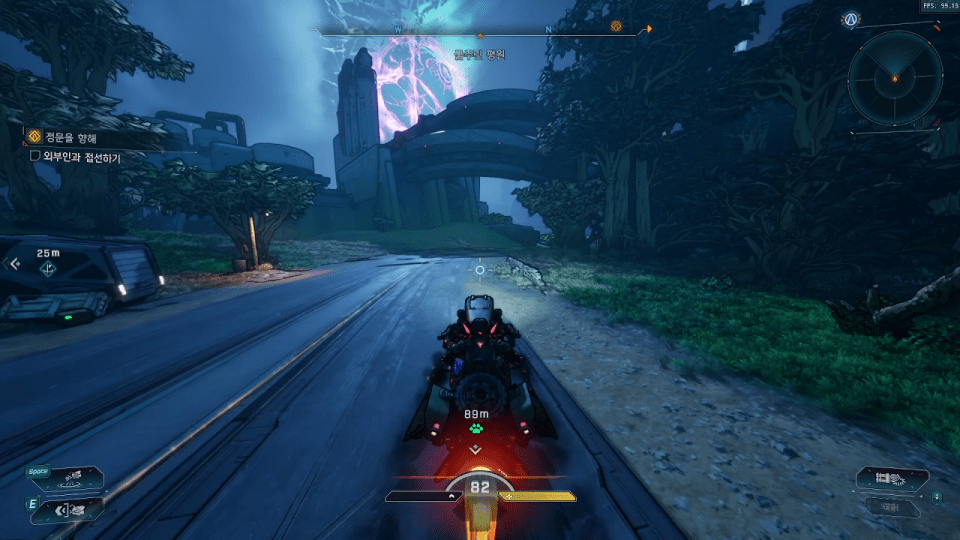Click the circular radar minimap
Viewport: 960px width, 540px height.
[x=894, y=78]
